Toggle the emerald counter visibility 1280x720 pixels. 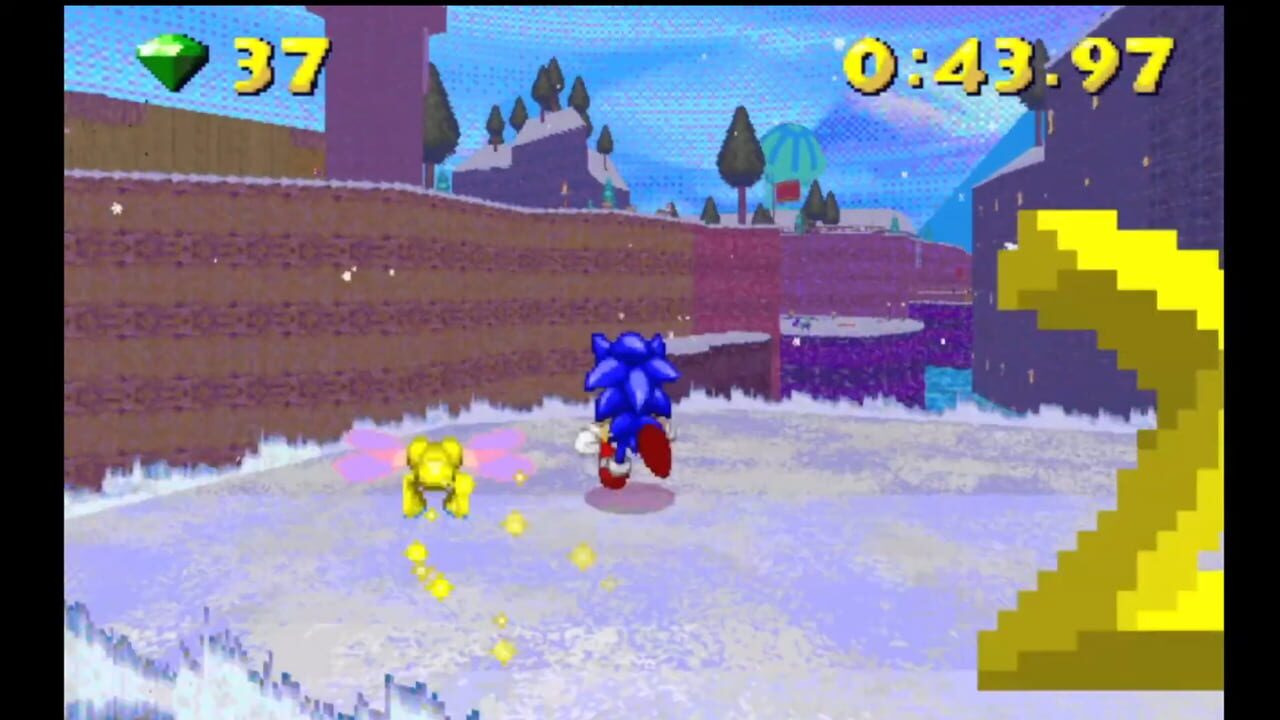click(x=225, y=65)
